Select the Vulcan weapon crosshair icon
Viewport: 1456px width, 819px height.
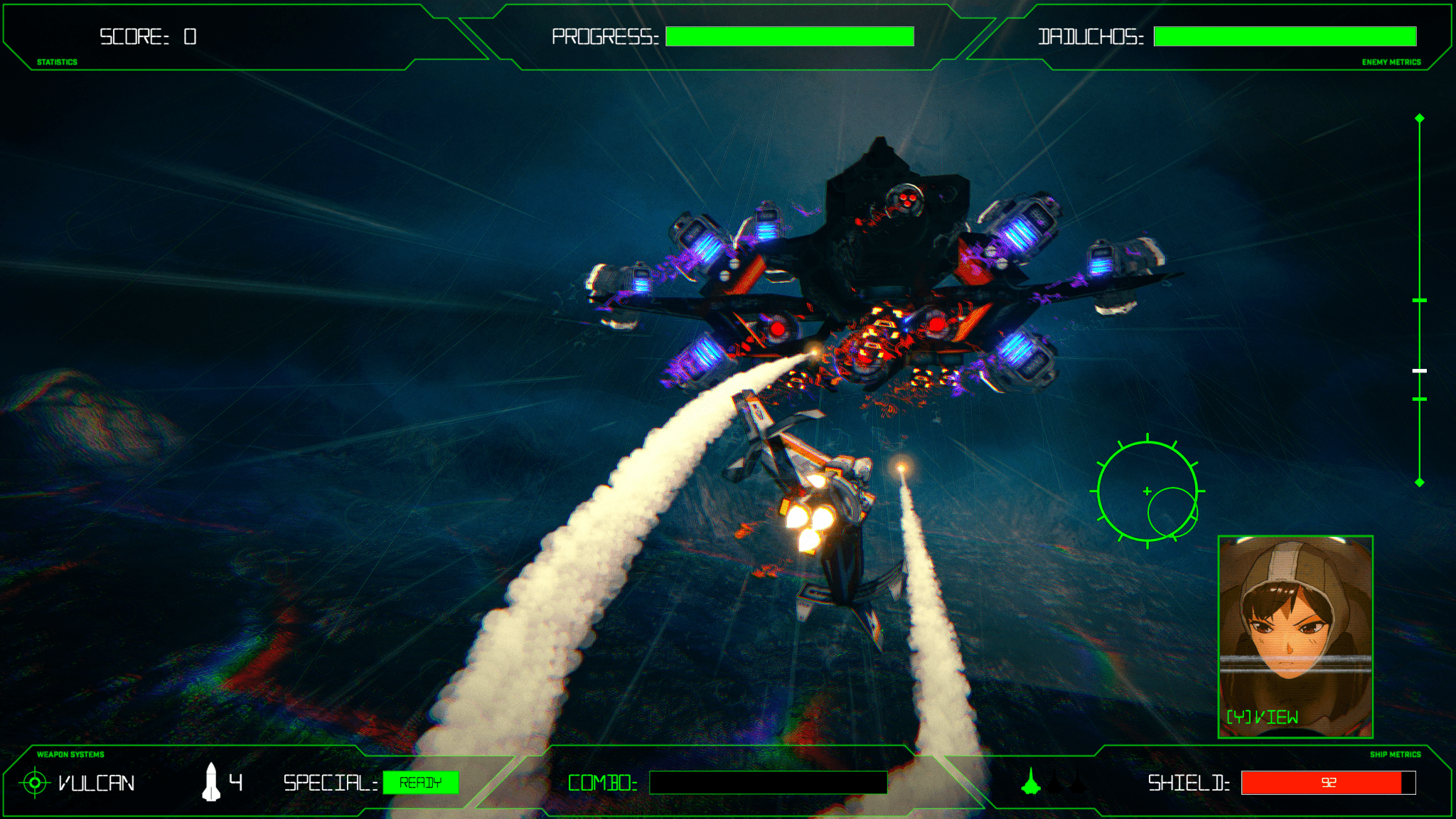pos(35,783)
